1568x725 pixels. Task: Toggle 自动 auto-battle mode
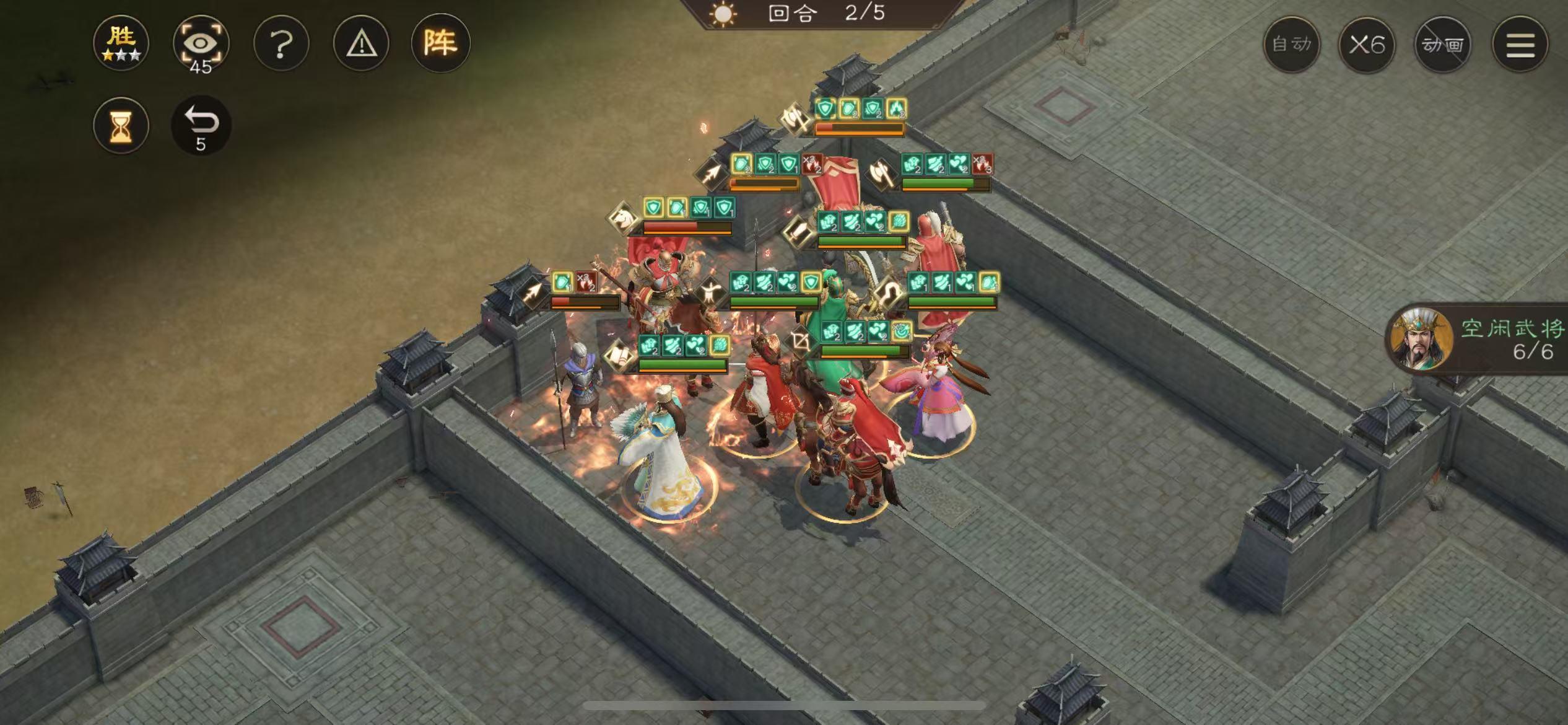click(1293, 45)
